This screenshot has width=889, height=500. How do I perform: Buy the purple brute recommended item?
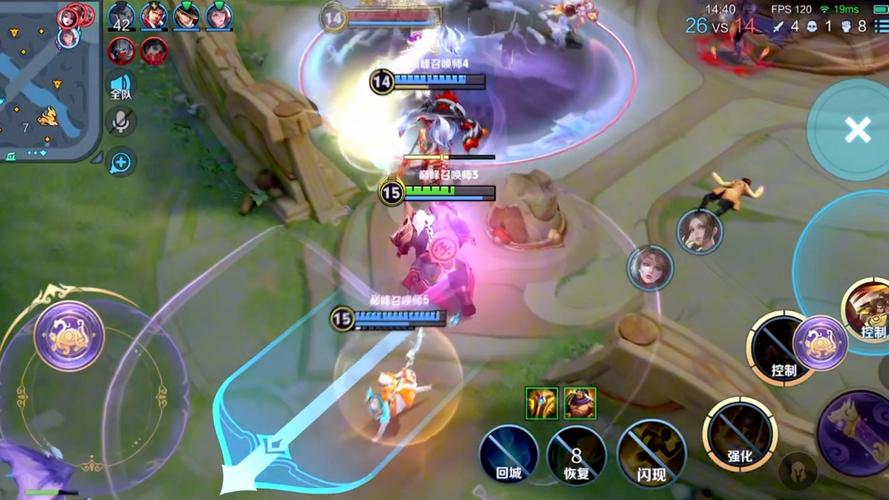point(580,402)
